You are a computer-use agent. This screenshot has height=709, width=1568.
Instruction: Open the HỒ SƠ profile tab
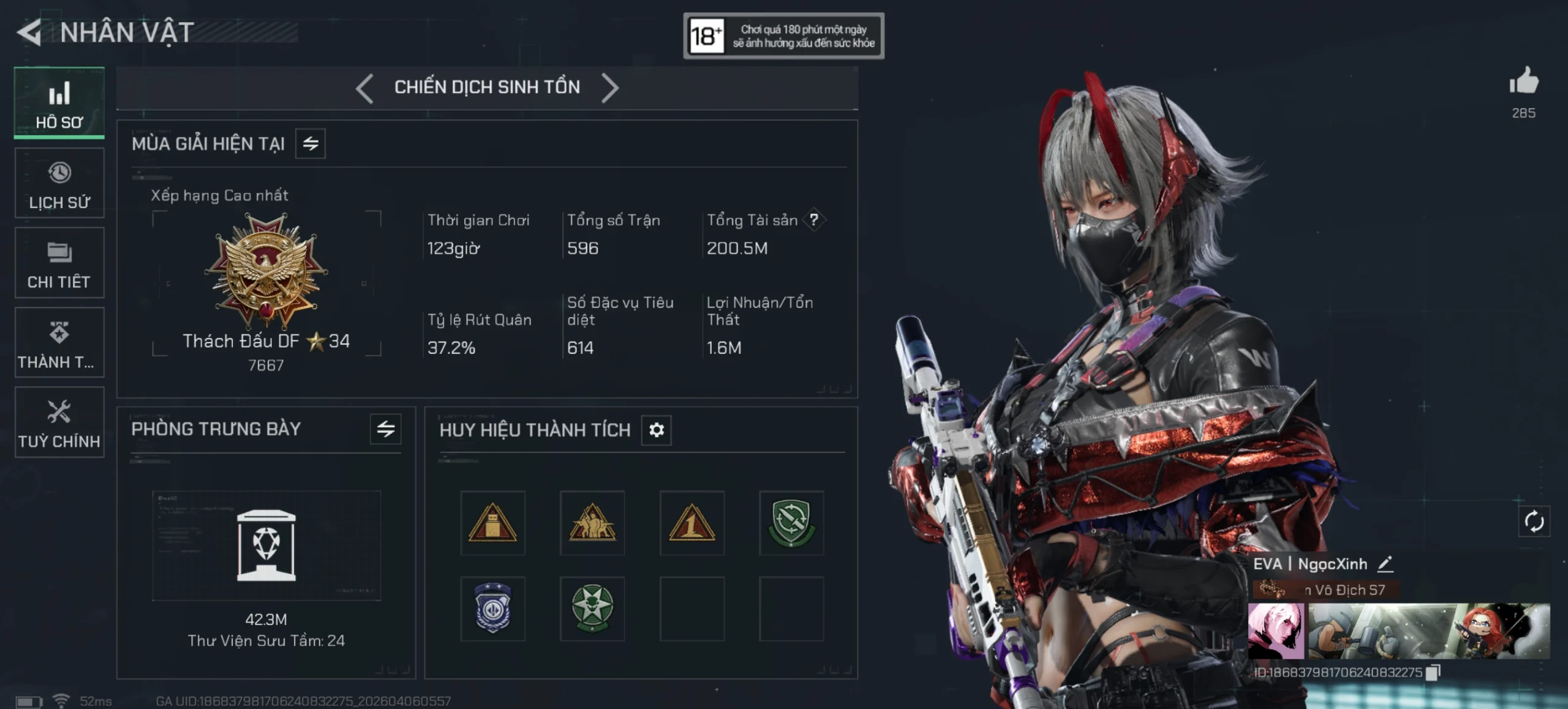pos(59,103)
